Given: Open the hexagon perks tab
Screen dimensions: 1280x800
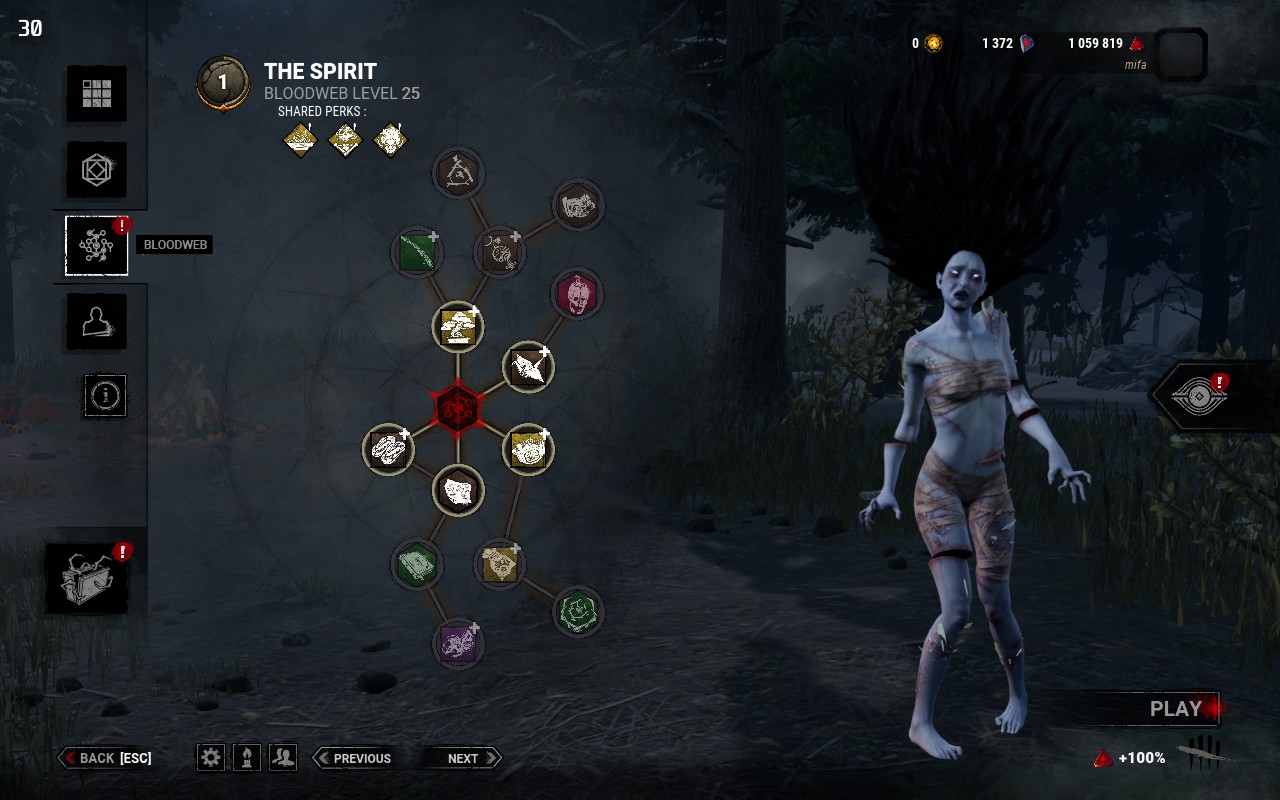Looking at the screenshot, I should pos(97,169).
